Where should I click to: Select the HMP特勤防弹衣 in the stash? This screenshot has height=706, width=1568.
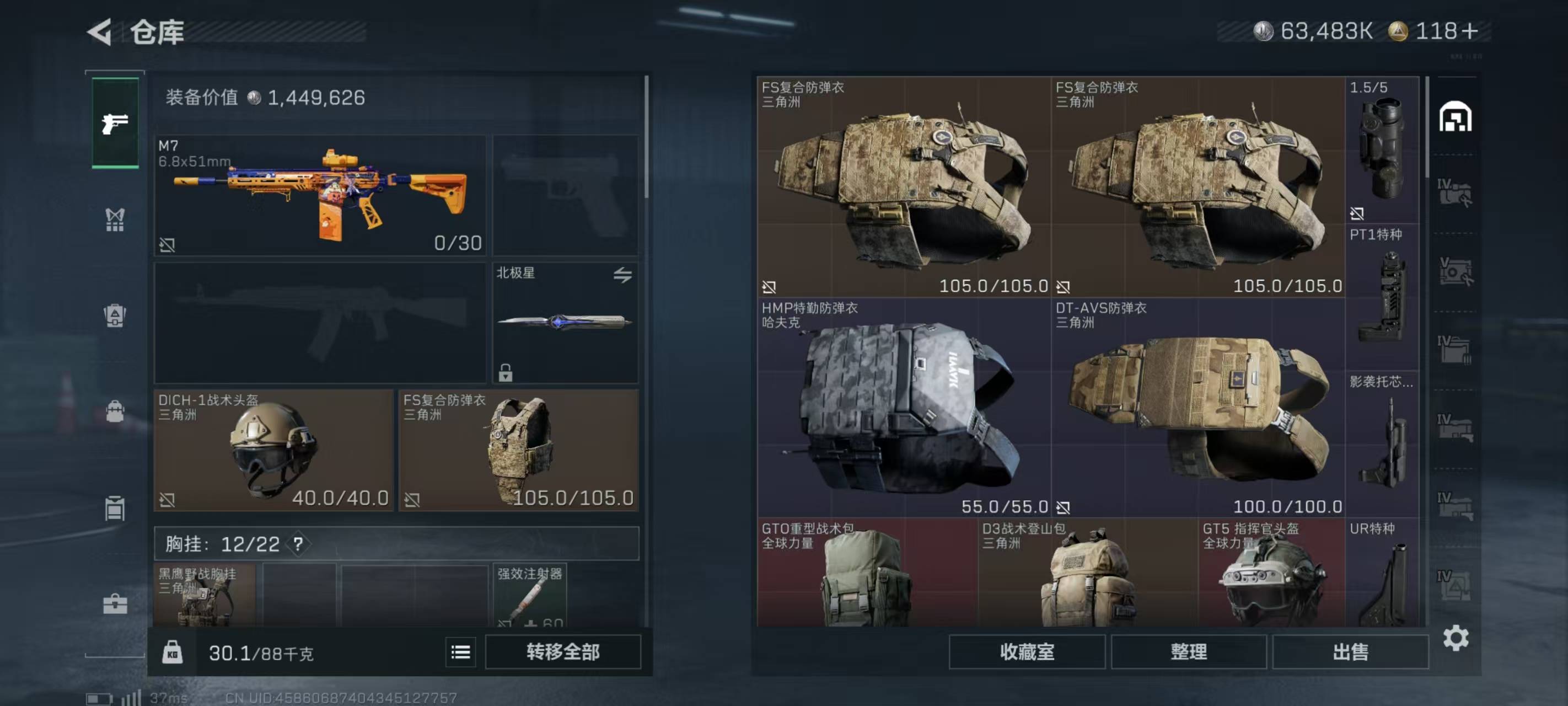904,408
